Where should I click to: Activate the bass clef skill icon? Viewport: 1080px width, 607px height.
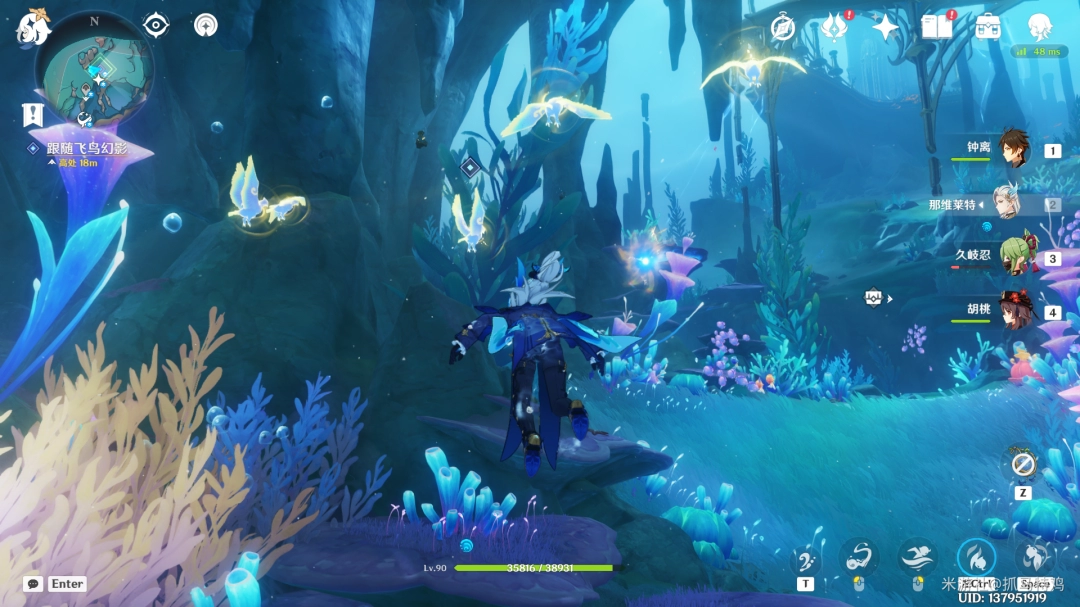[806, 559]
